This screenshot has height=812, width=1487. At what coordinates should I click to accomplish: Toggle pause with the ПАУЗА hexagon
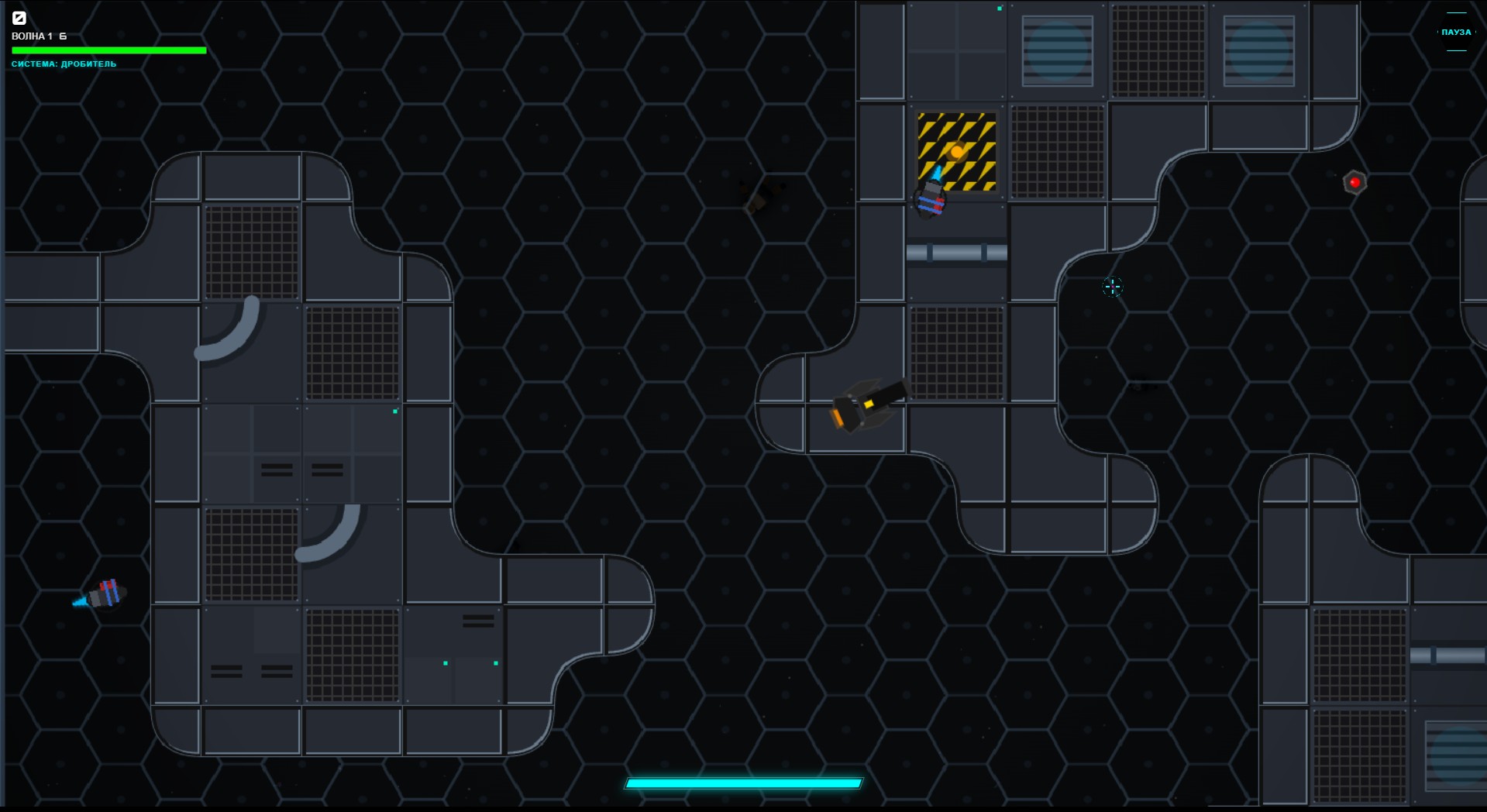(x=1455, y=33)
